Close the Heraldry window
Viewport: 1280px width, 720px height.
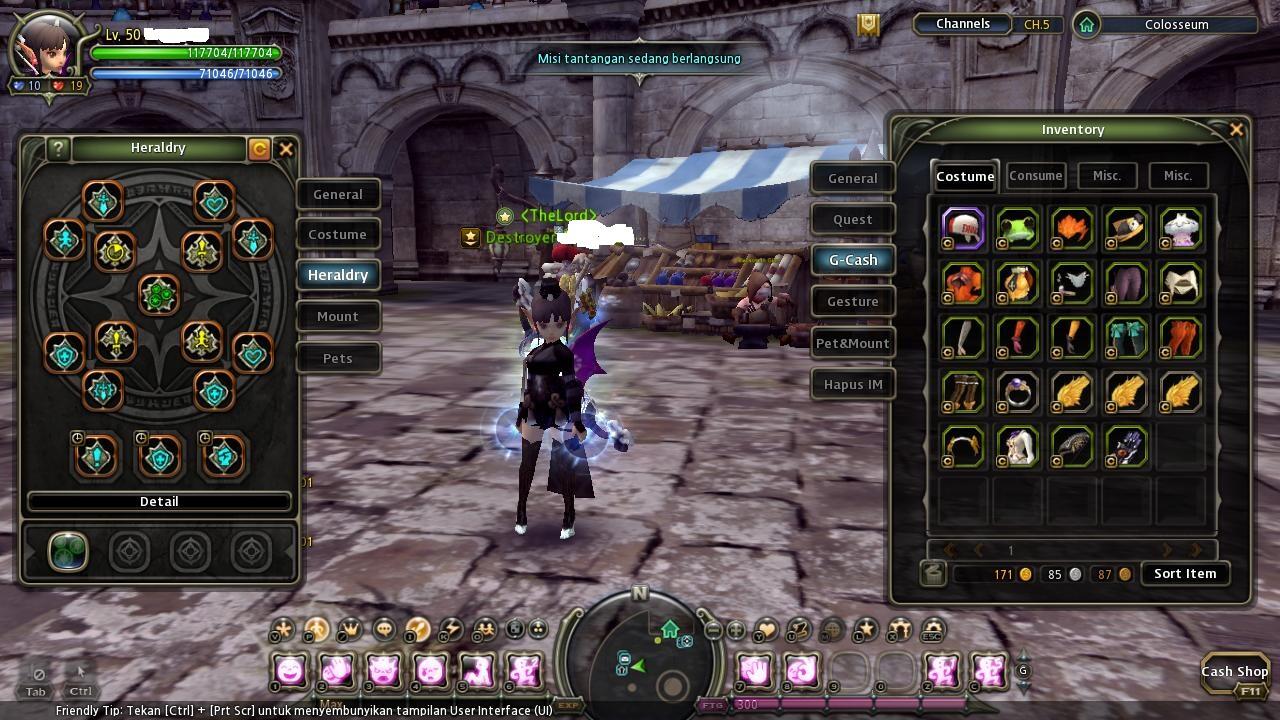286,149
